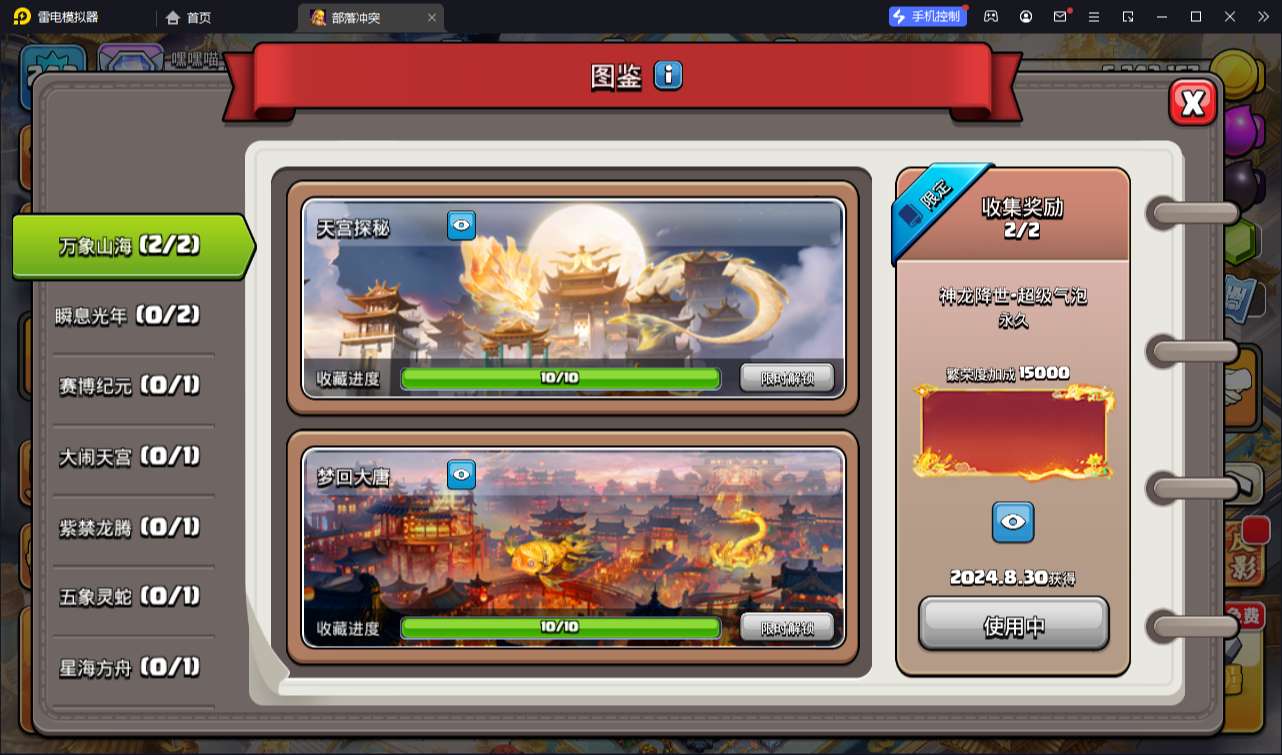
Task: Click 限时解锁 under 天宫探秘
Action: [788, 379]
